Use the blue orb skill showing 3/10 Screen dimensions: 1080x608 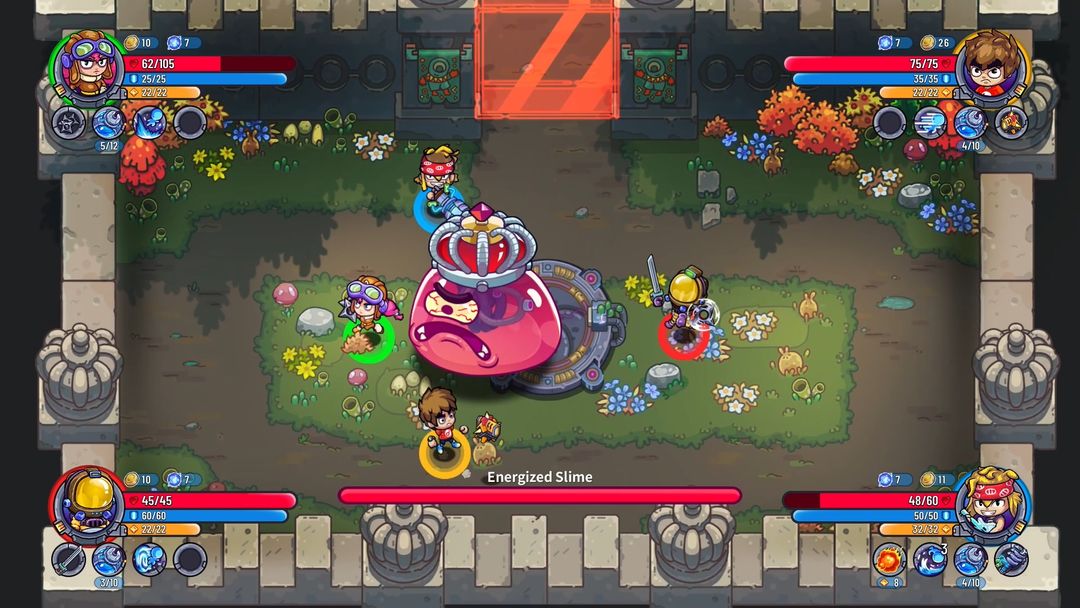[x=108, y=559]
